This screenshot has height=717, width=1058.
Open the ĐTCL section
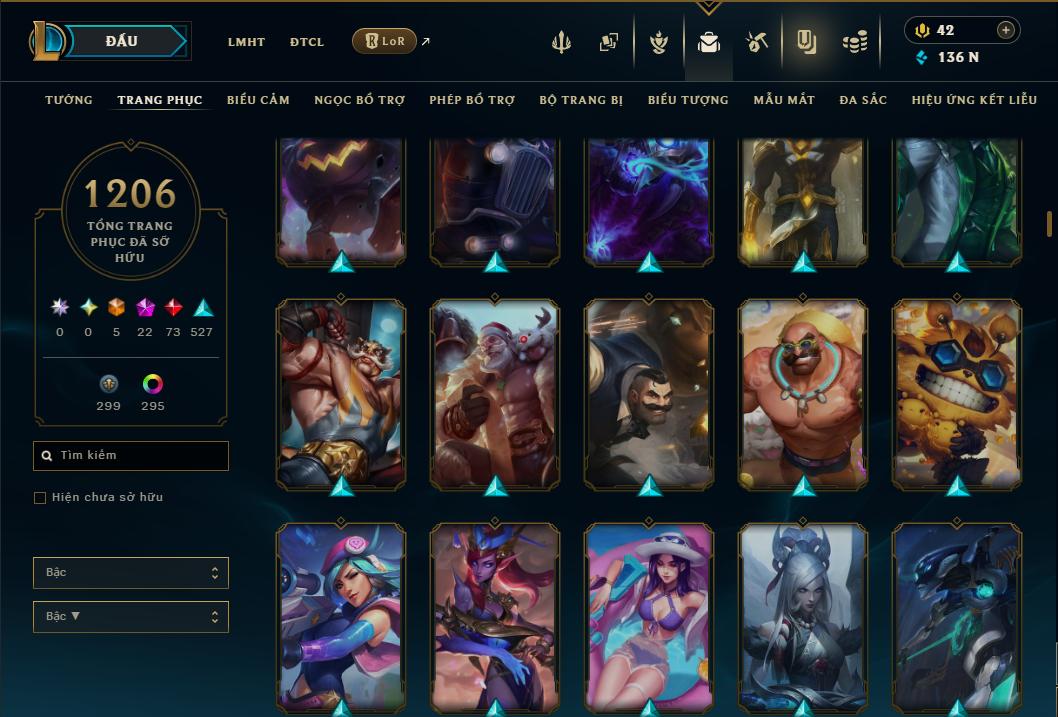pos(307,42)
